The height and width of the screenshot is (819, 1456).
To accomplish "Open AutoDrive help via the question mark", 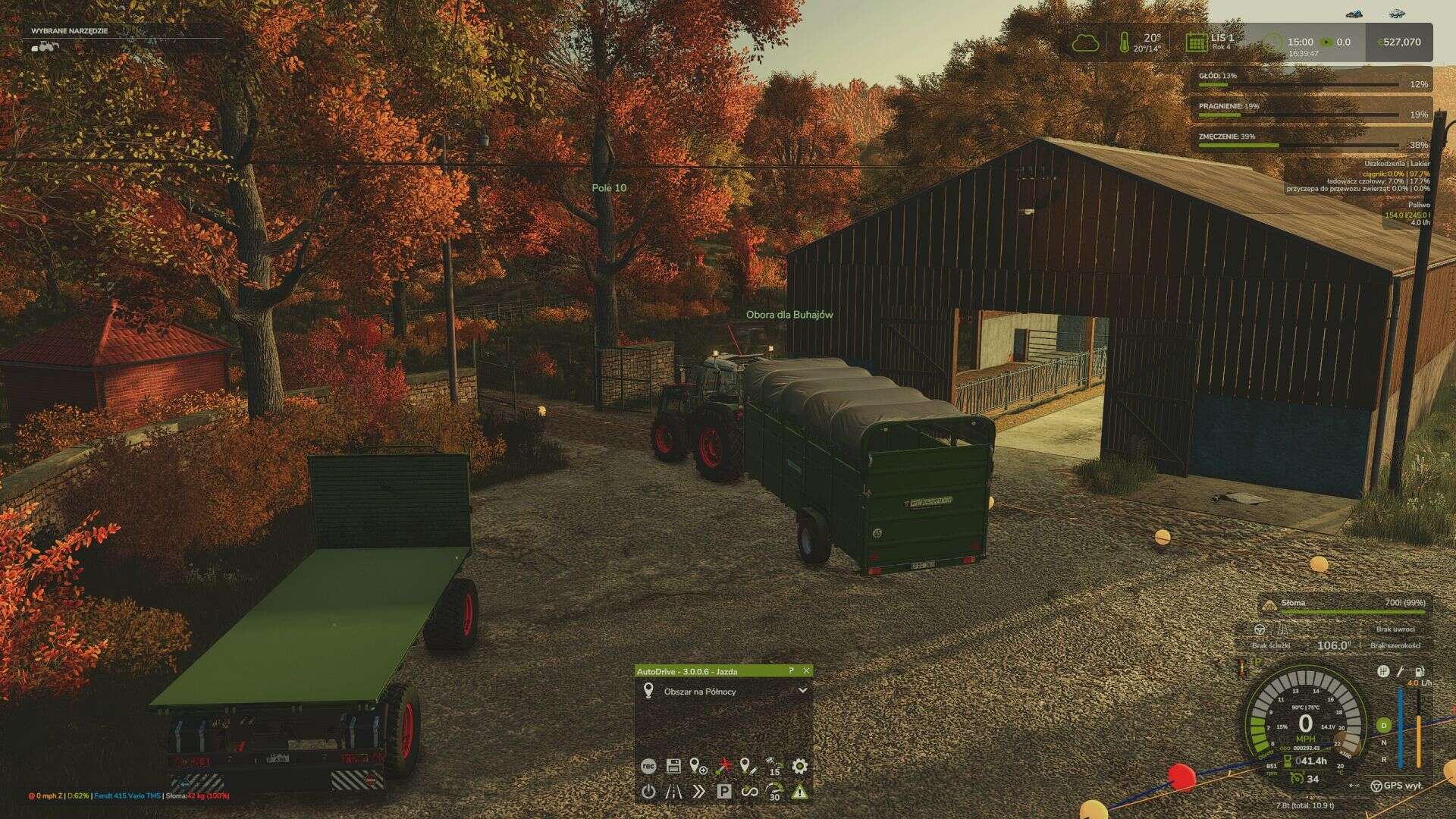I will point(791,671).
